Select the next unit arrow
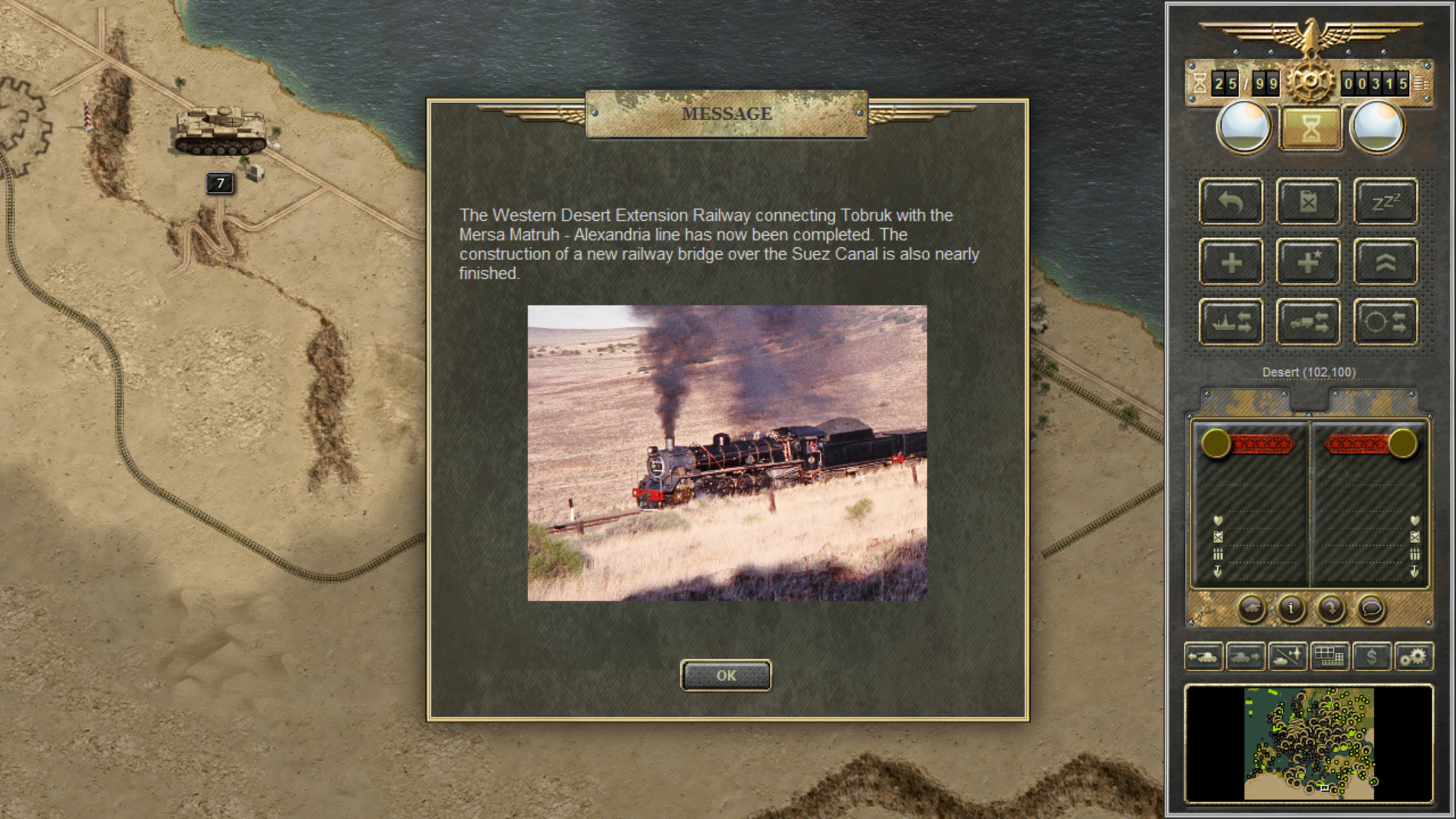Viewport: 1456px width, 819px height. click(1244, 657)
